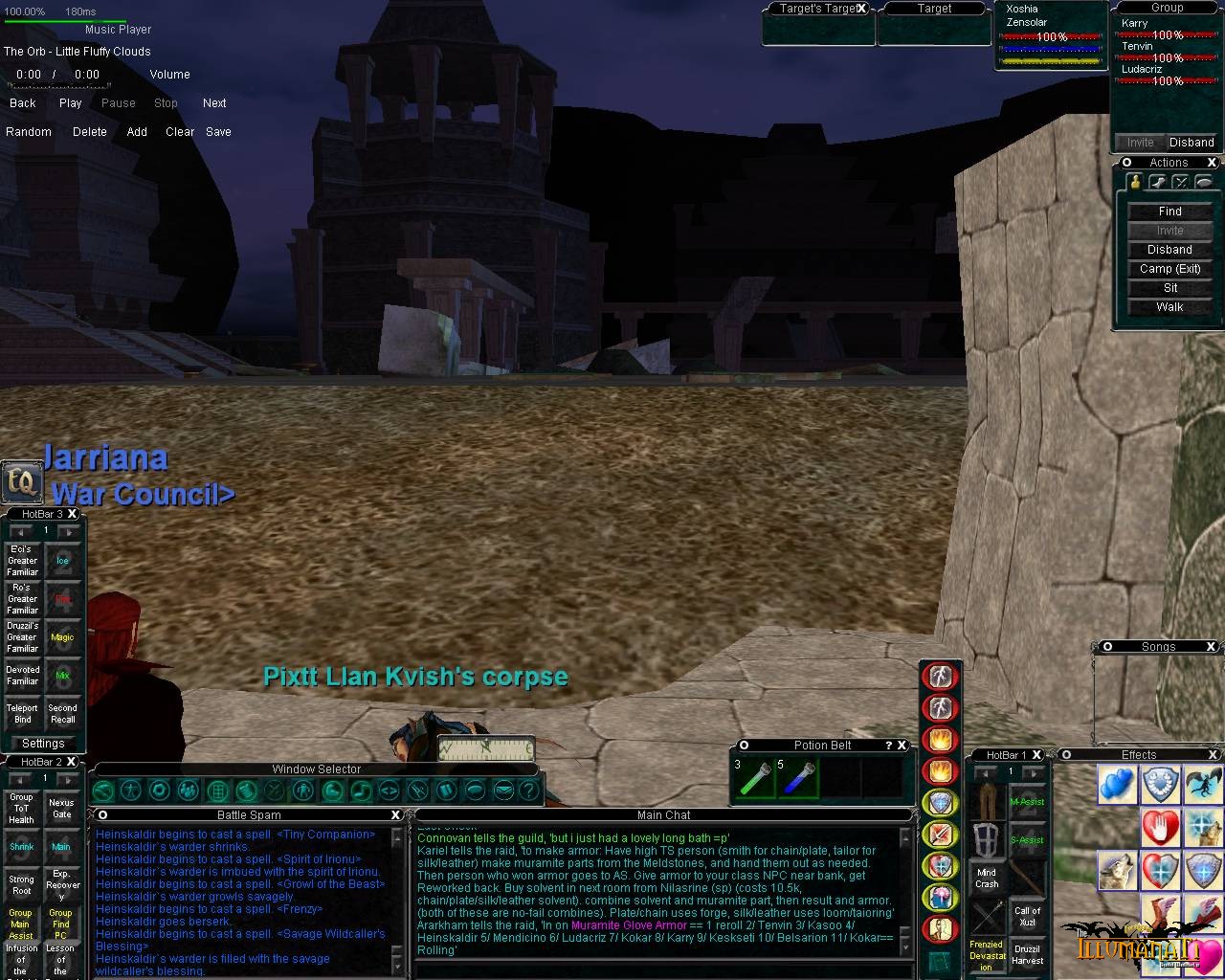The image size is (1225, 980).
Task: Save the music playlist
Action: [x=218, y=132]
